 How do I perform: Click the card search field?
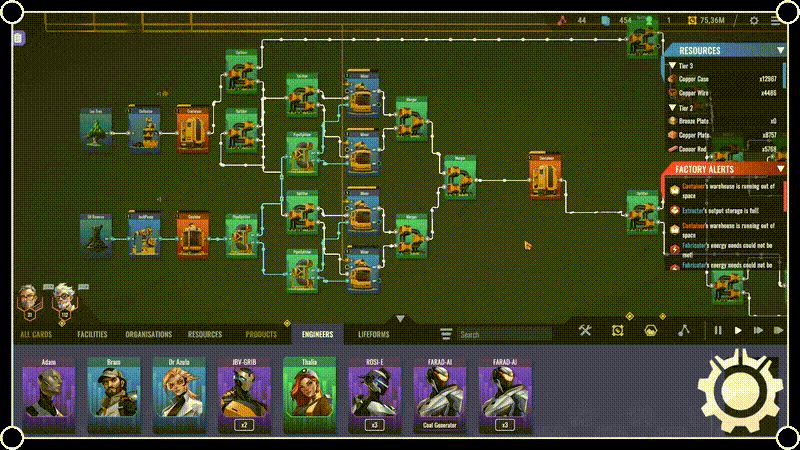[505, 334]
